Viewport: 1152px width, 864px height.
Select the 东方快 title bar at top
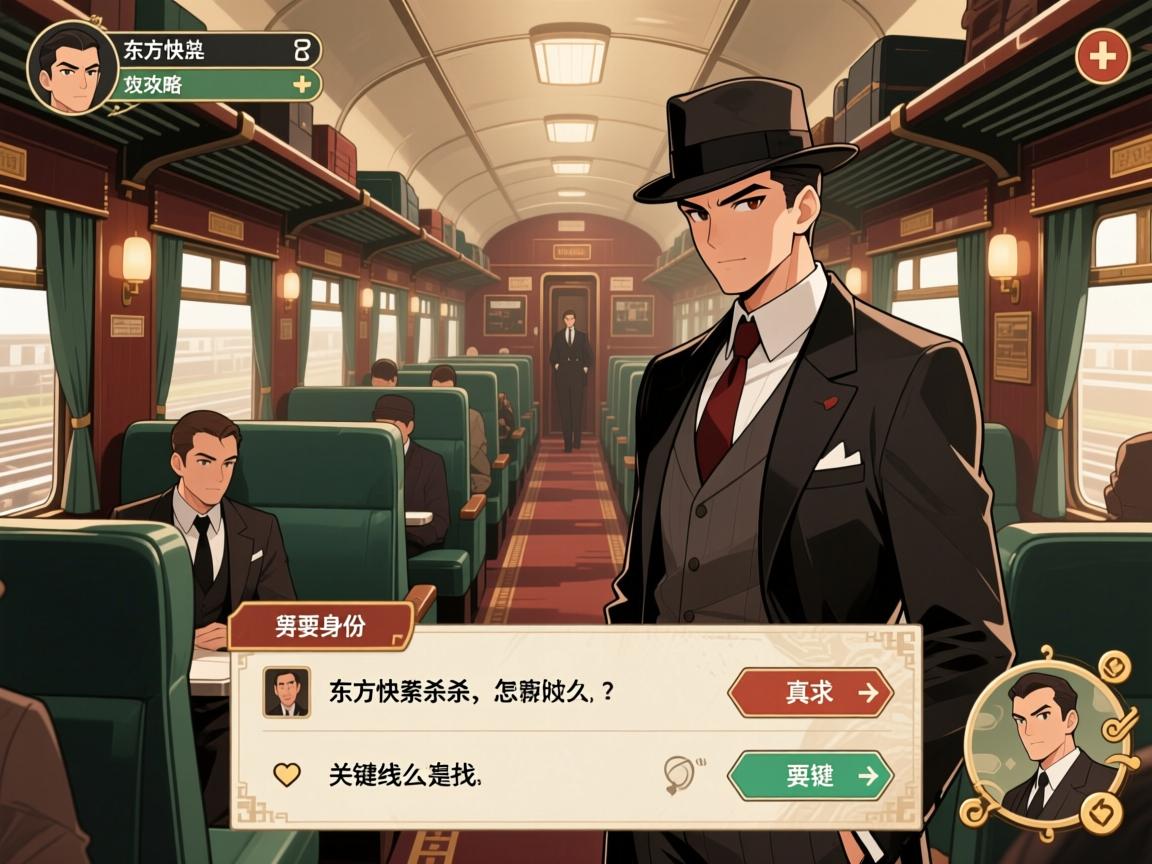220,49
